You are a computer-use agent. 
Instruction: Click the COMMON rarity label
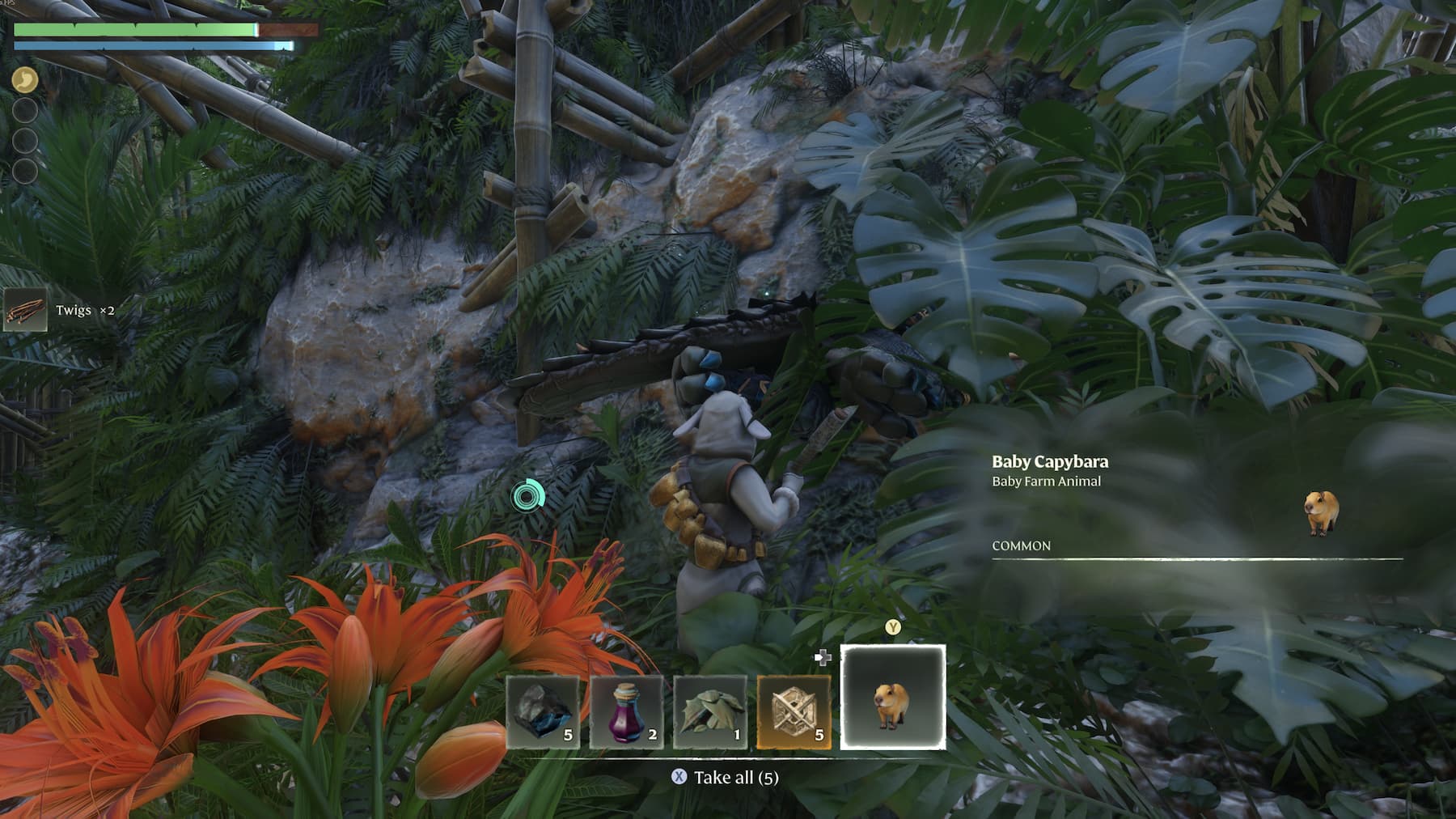(x=1019, y=546)
